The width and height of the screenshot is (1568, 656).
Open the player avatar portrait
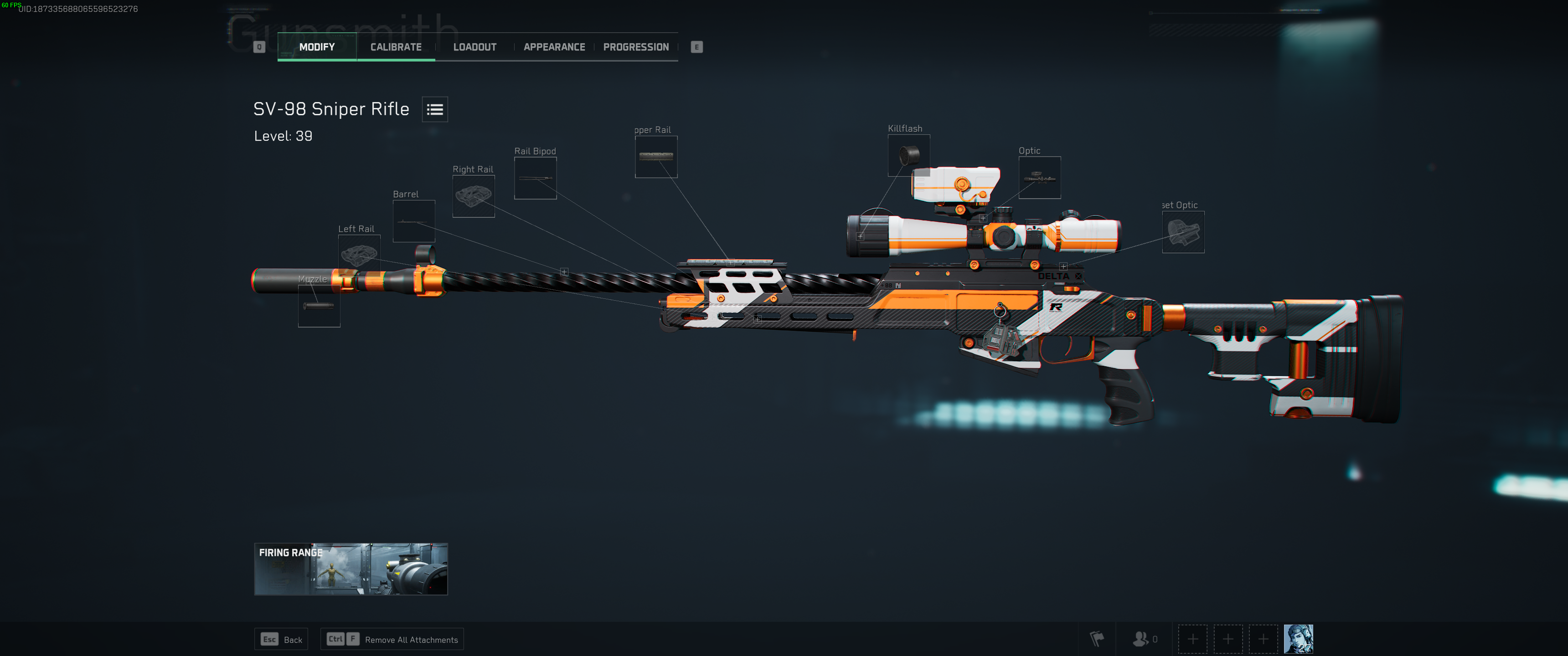1298,639
